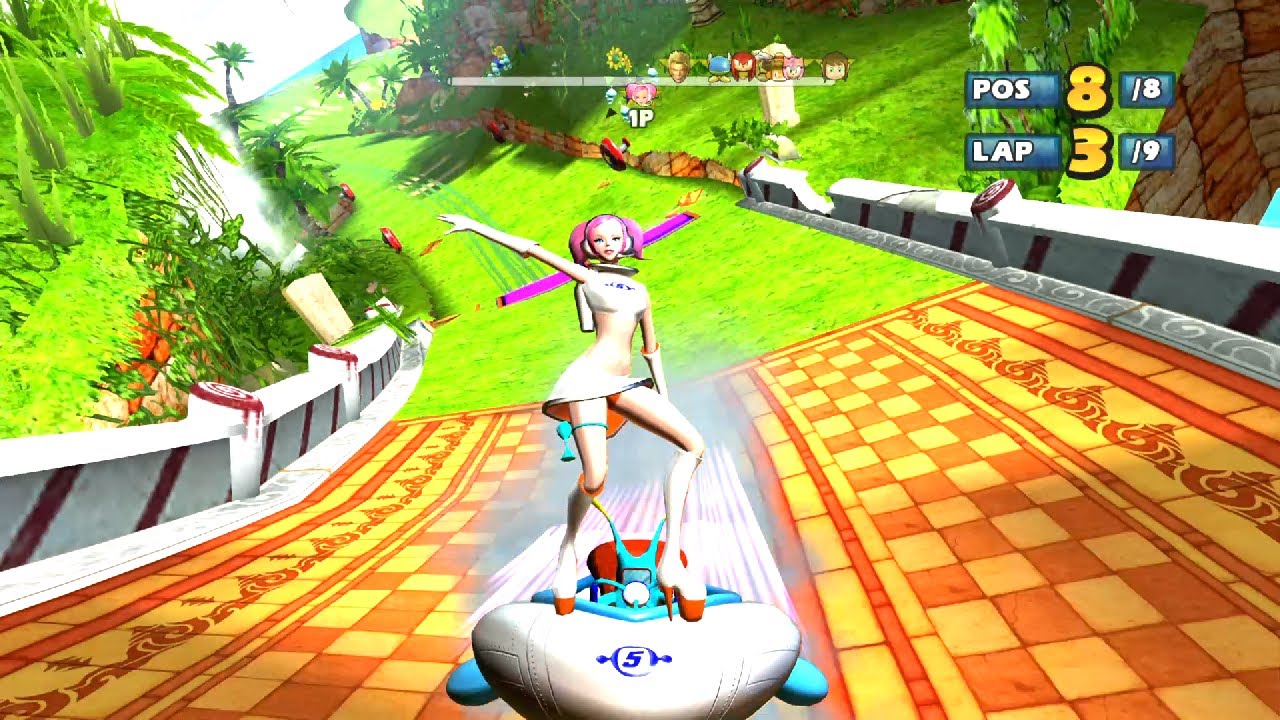
Task: Select the blond racer's portrait icon
Action: pos(677,68)
